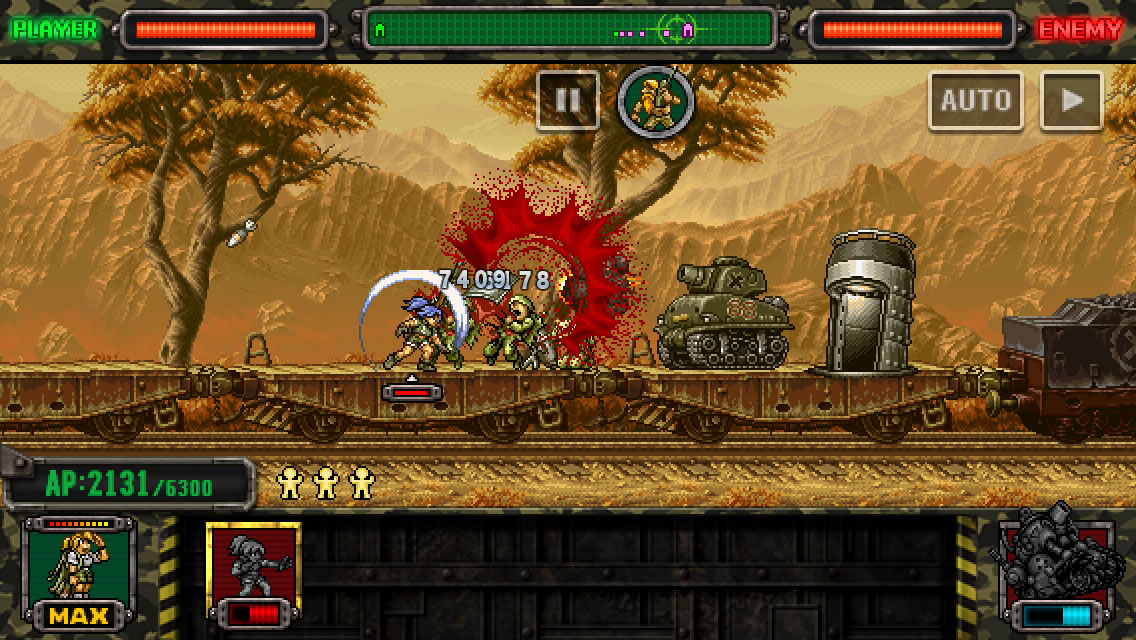The height and width of the screenshot is (640, 1136).
Task: Toggle AUTO battle mode
Action: (975, 100)
